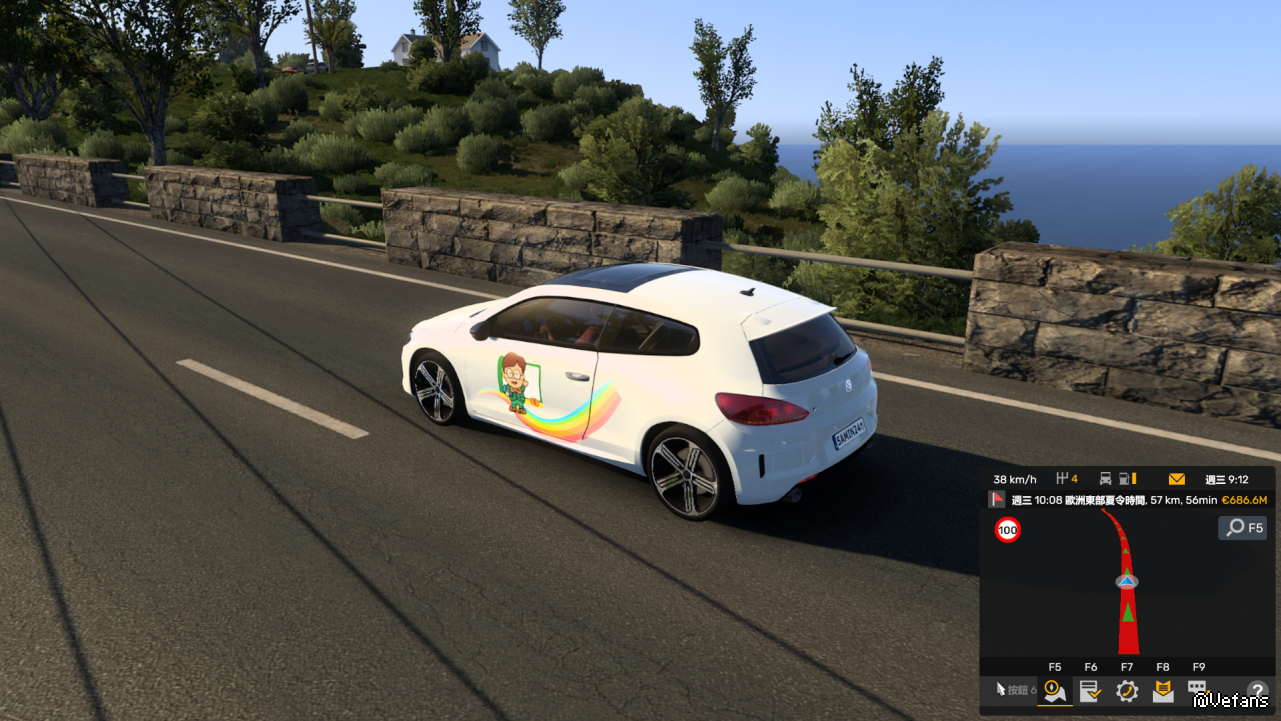Open the chat messages tab
The width and height of the screenshot is (1281, 721).
pos(1198,689)
